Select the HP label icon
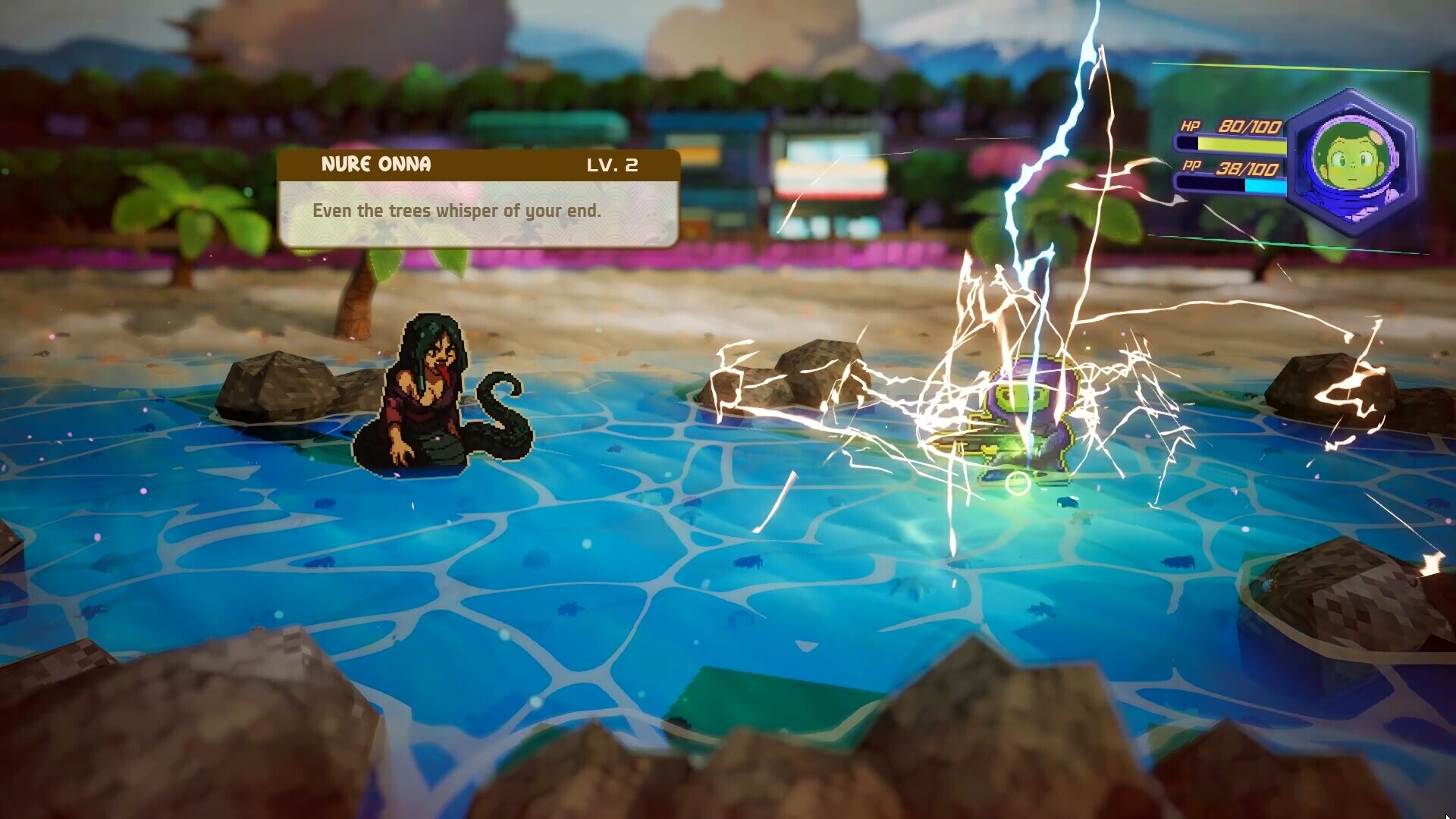Image resolution: width=1456 pixels, height=819 pixels. point(1191,127)
